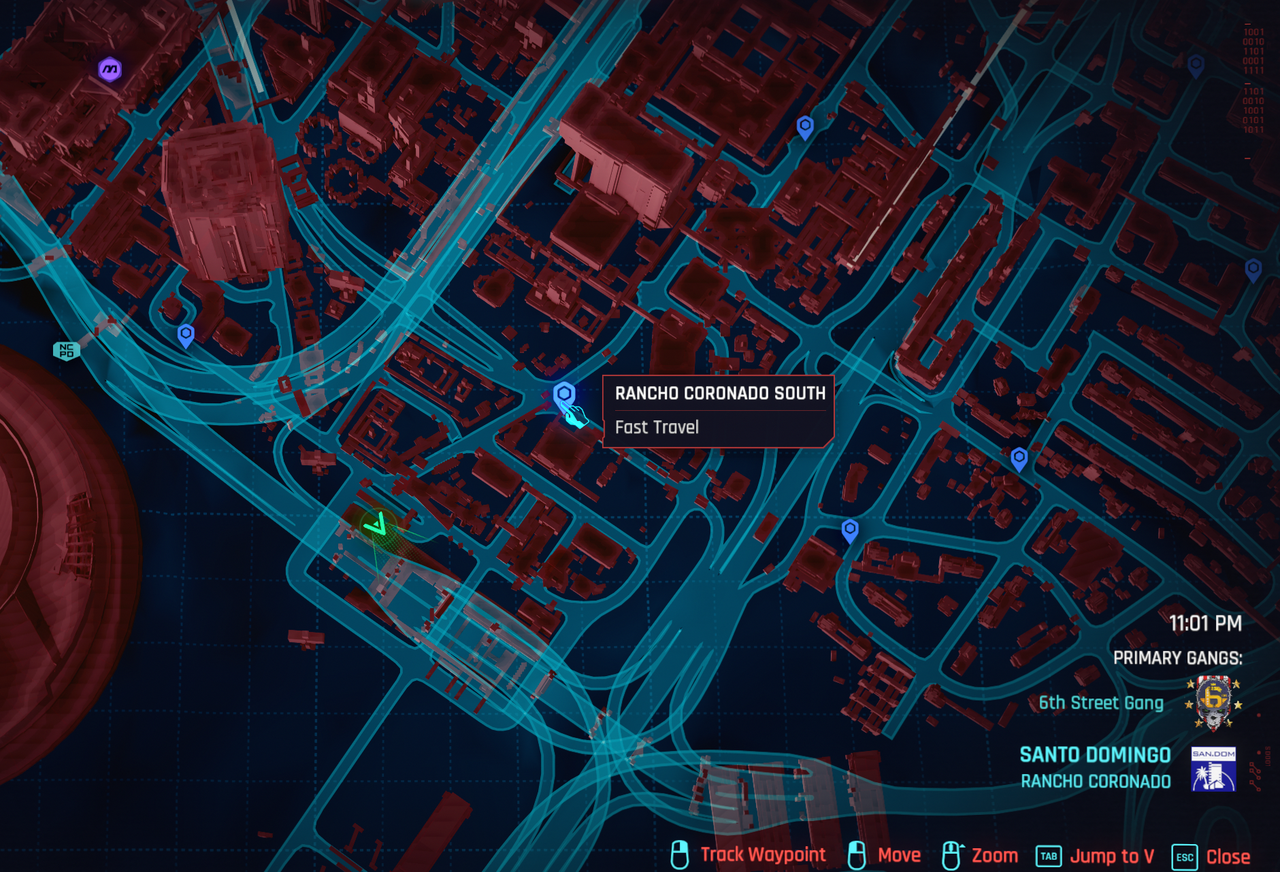1280x872 pixels.
Task: Select the purple metro station marker
Action: coord(109,69)
